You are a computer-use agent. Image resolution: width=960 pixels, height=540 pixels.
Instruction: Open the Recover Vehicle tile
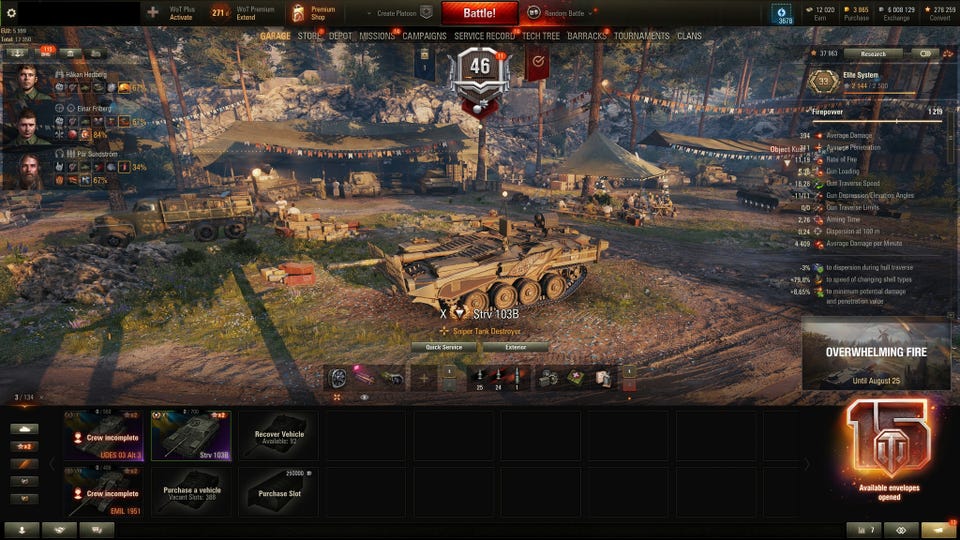pos(279,435)
